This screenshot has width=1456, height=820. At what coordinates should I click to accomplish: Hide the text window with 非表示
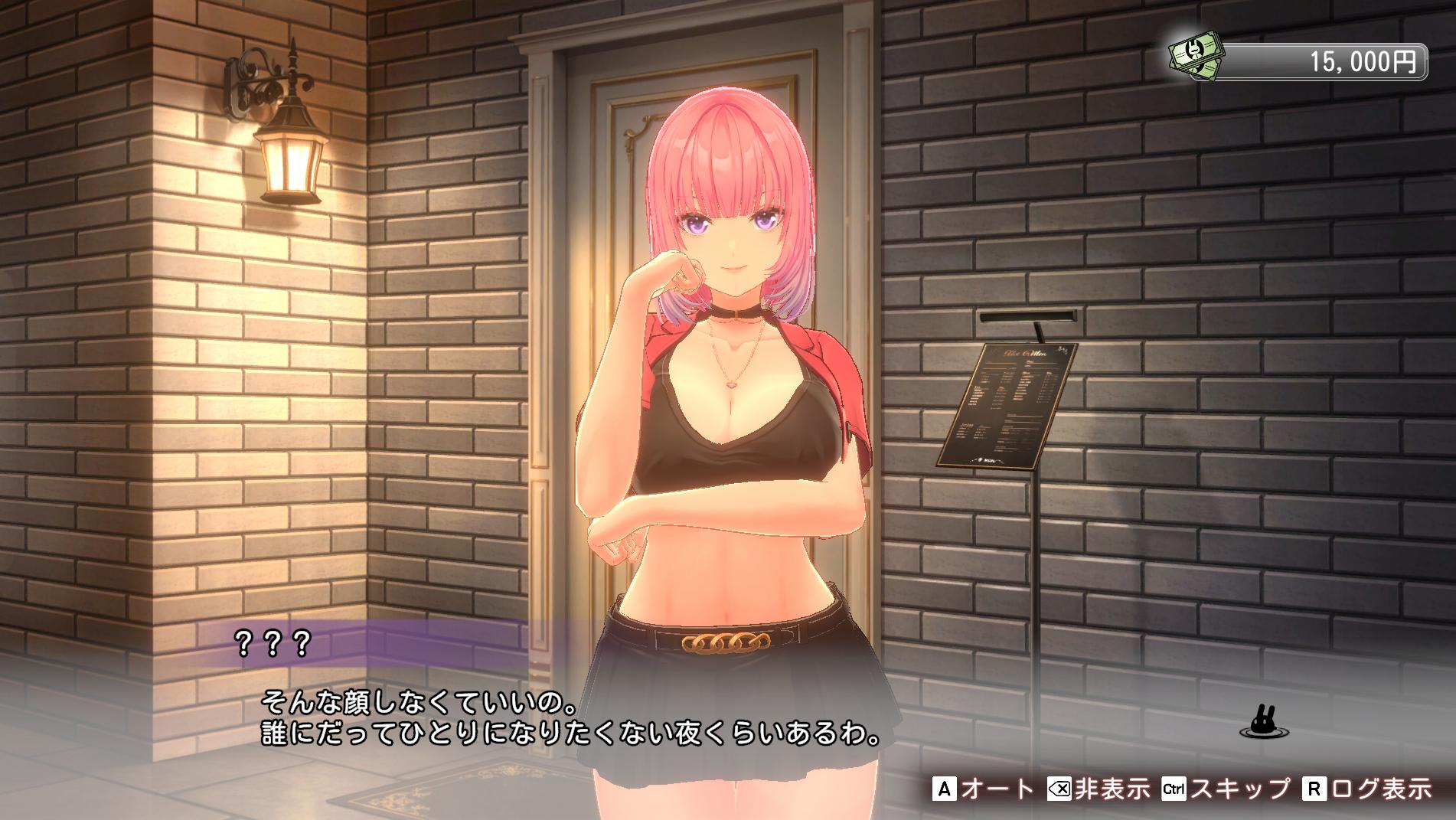pos(1098,788)
